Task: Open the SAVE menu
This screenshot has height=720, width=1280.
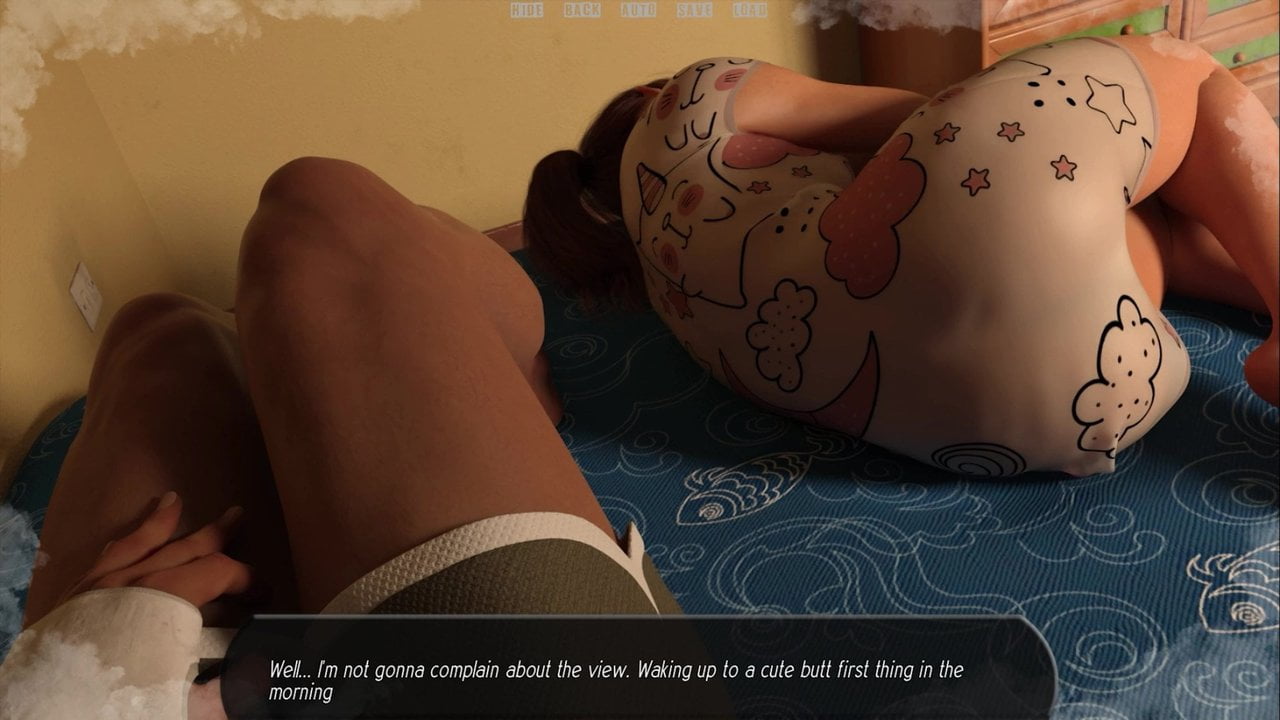Action: [x=694, y=10]
